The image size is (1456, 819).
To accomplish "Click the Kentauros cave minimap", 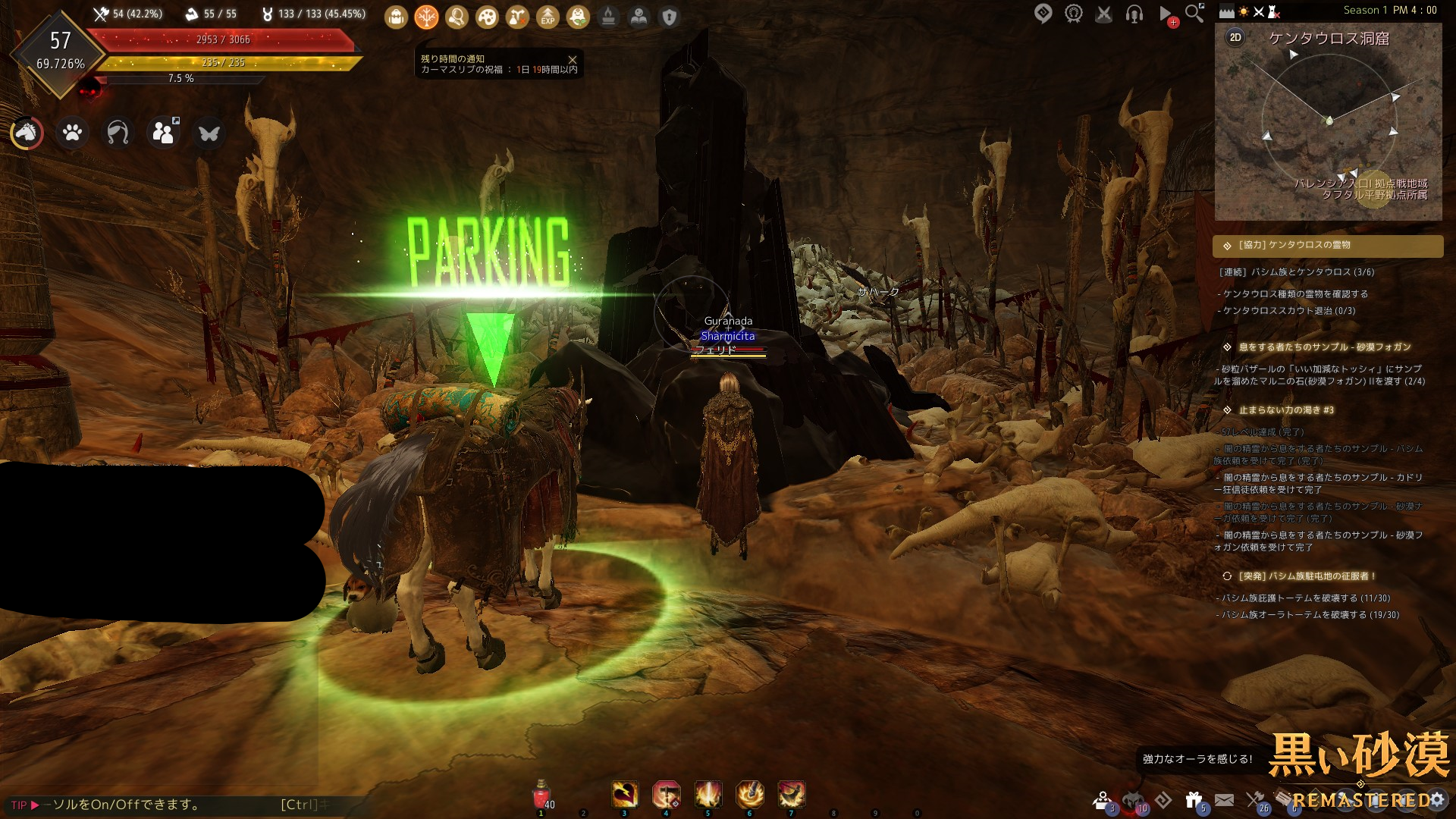I will tap(1329, 121).
